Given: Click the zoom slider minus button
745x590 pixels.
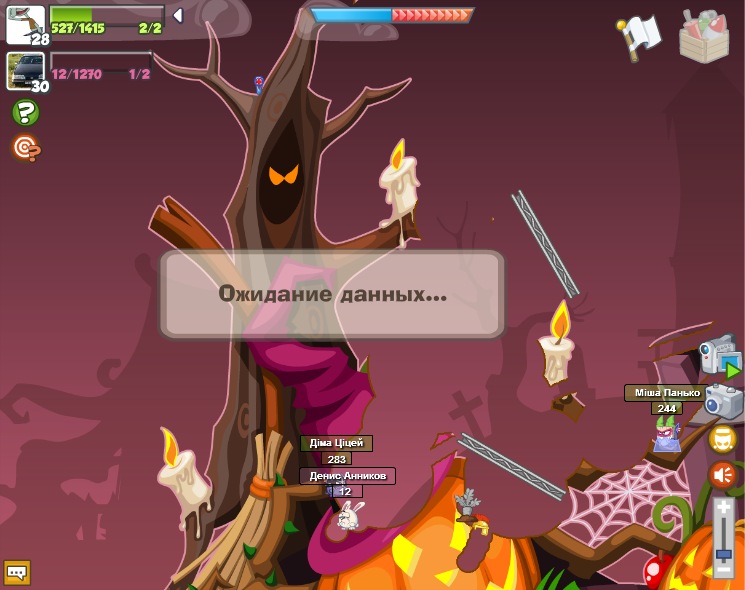Looking at the screenshot, I should coord(723,569).
